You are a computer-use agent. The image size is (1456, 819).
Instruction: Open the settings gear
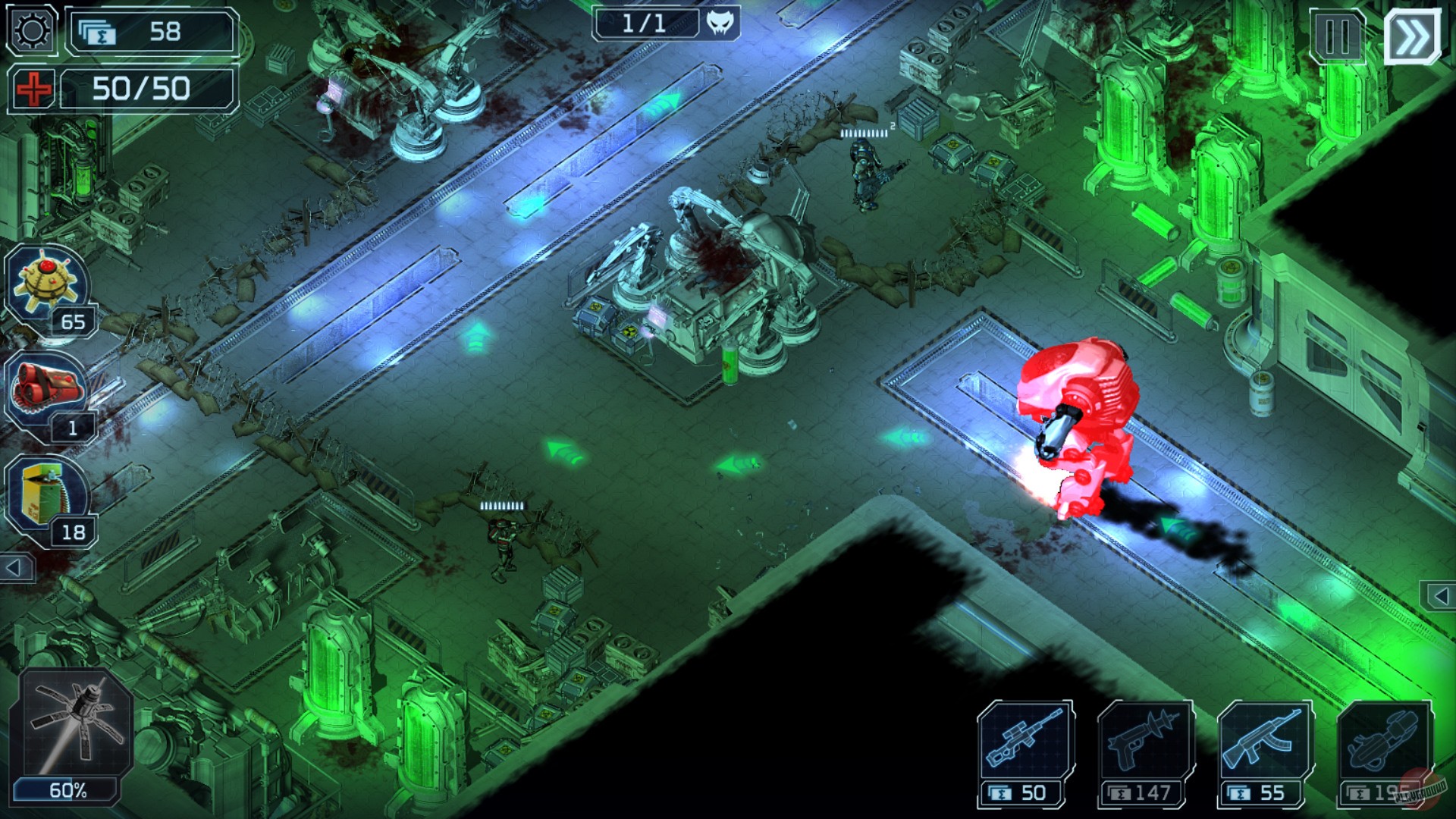pyautogui.click(x=30, y=30)
